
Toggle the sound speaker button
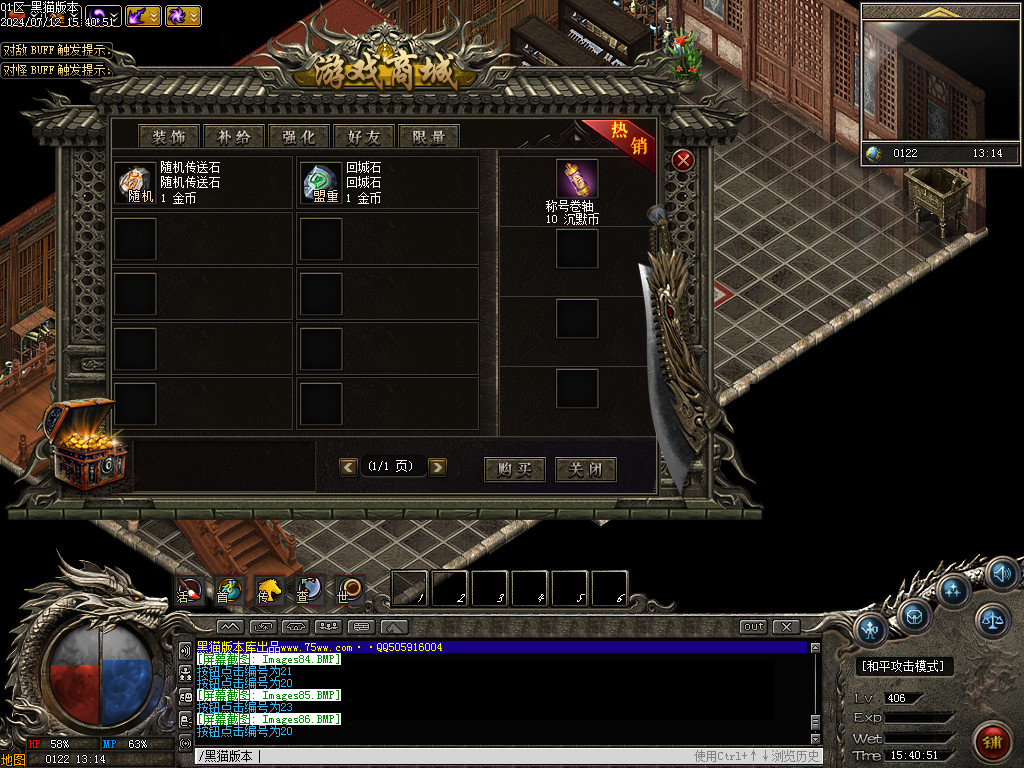coord(1002,573)
